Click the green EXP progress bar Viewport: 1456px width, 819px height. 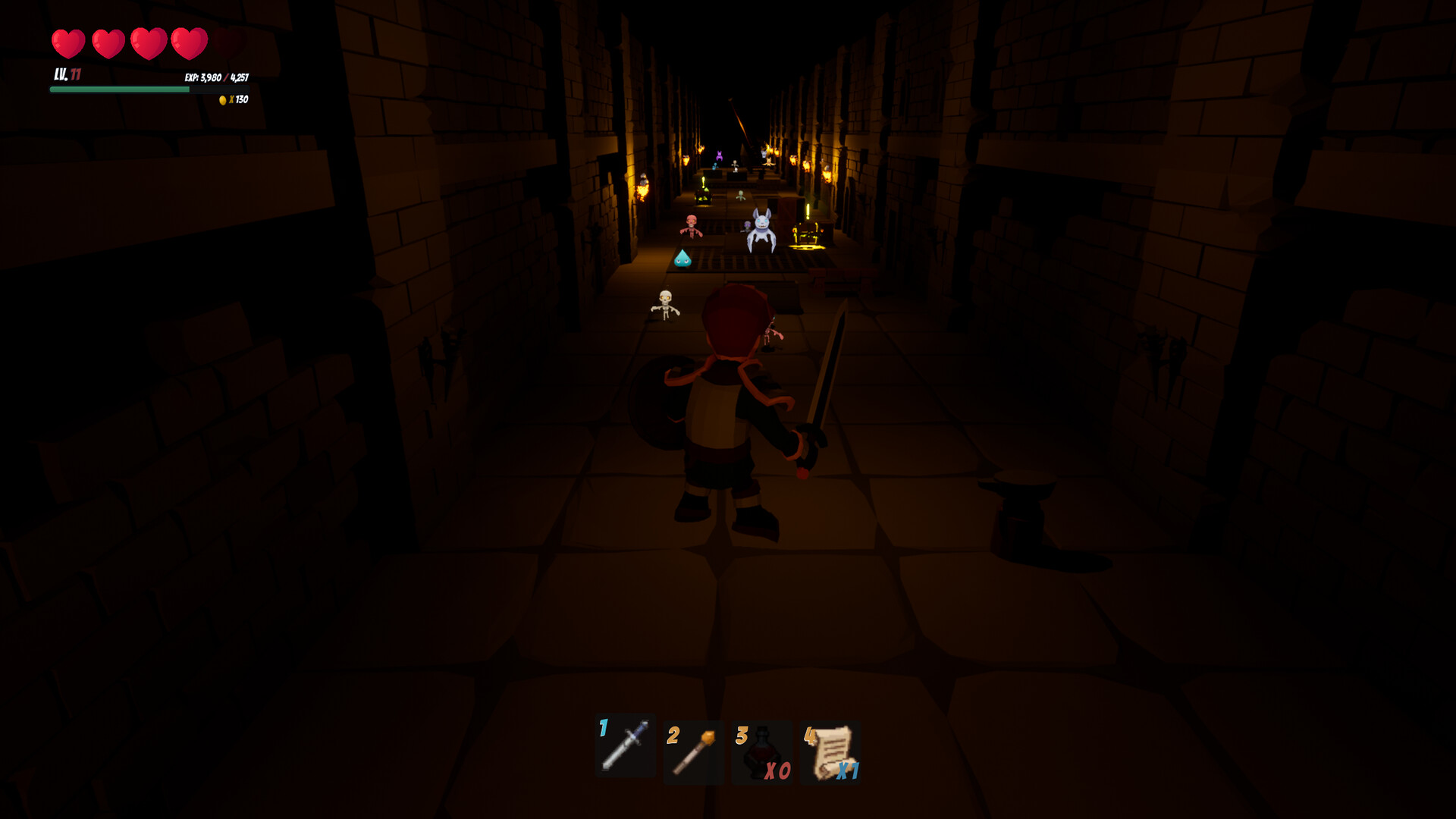pos(119,89)
